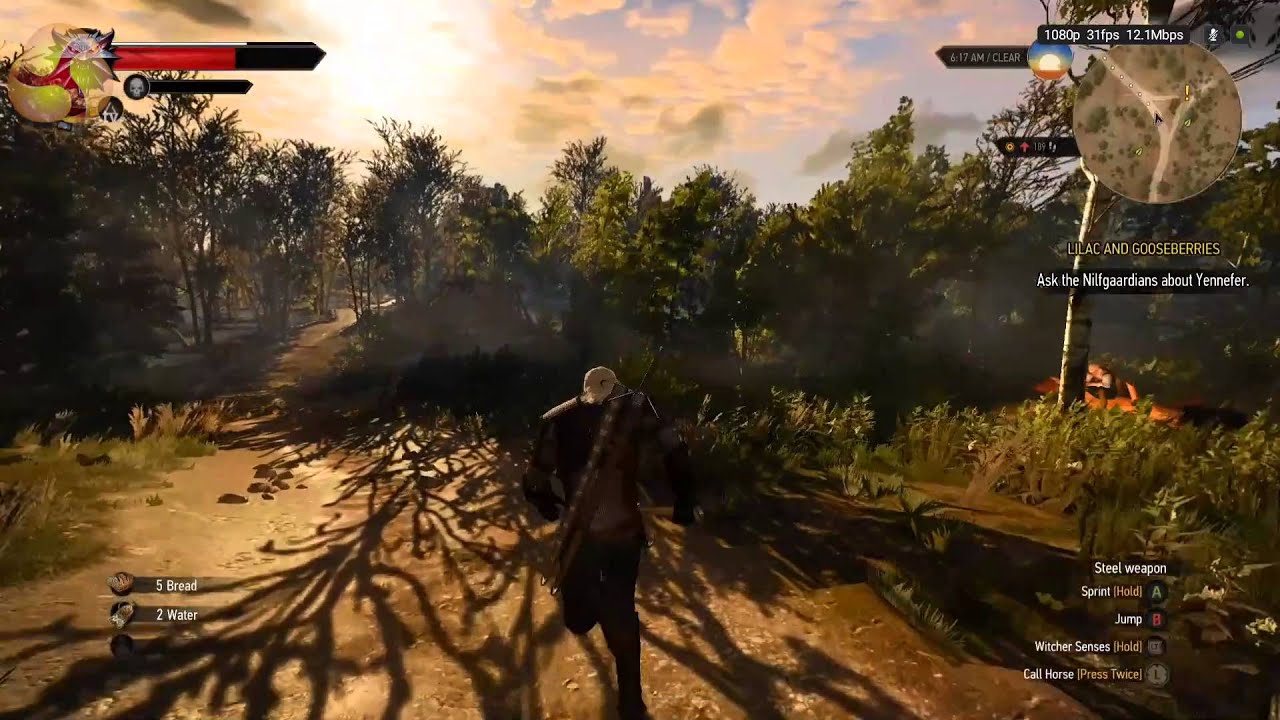This screenshot has height=720, width=1280.
Task: Click the muted microphone icon in the overlay
Action: [x=1213, y=34]
